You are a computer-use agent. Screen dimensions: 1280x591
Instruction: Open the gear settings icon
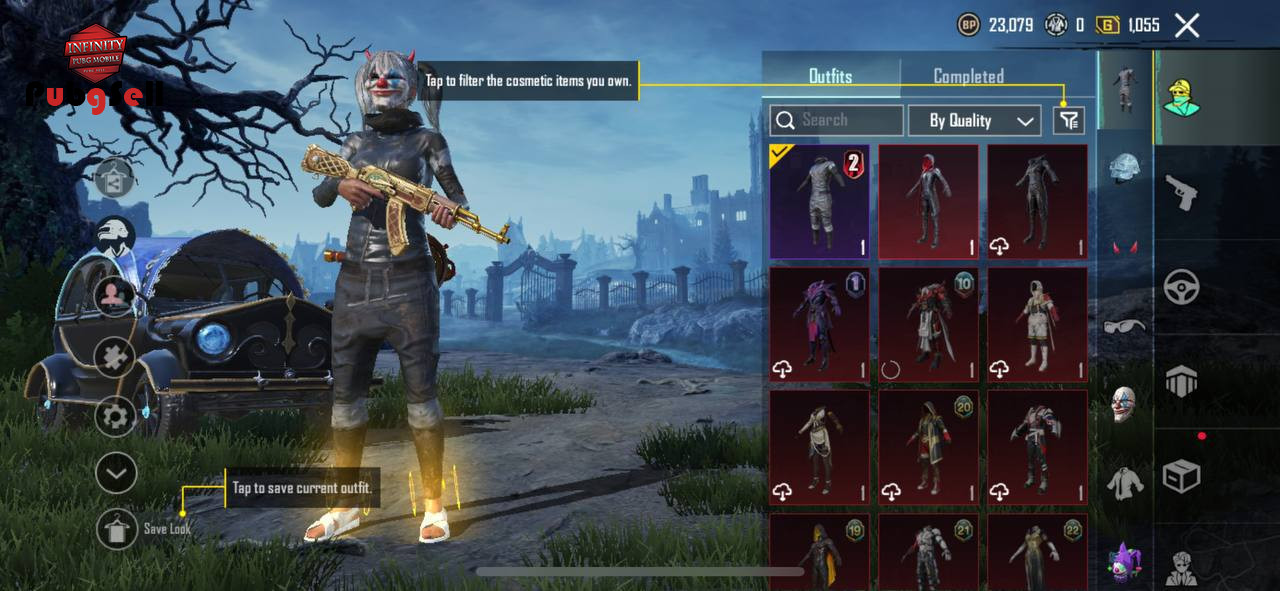[116, 415]
